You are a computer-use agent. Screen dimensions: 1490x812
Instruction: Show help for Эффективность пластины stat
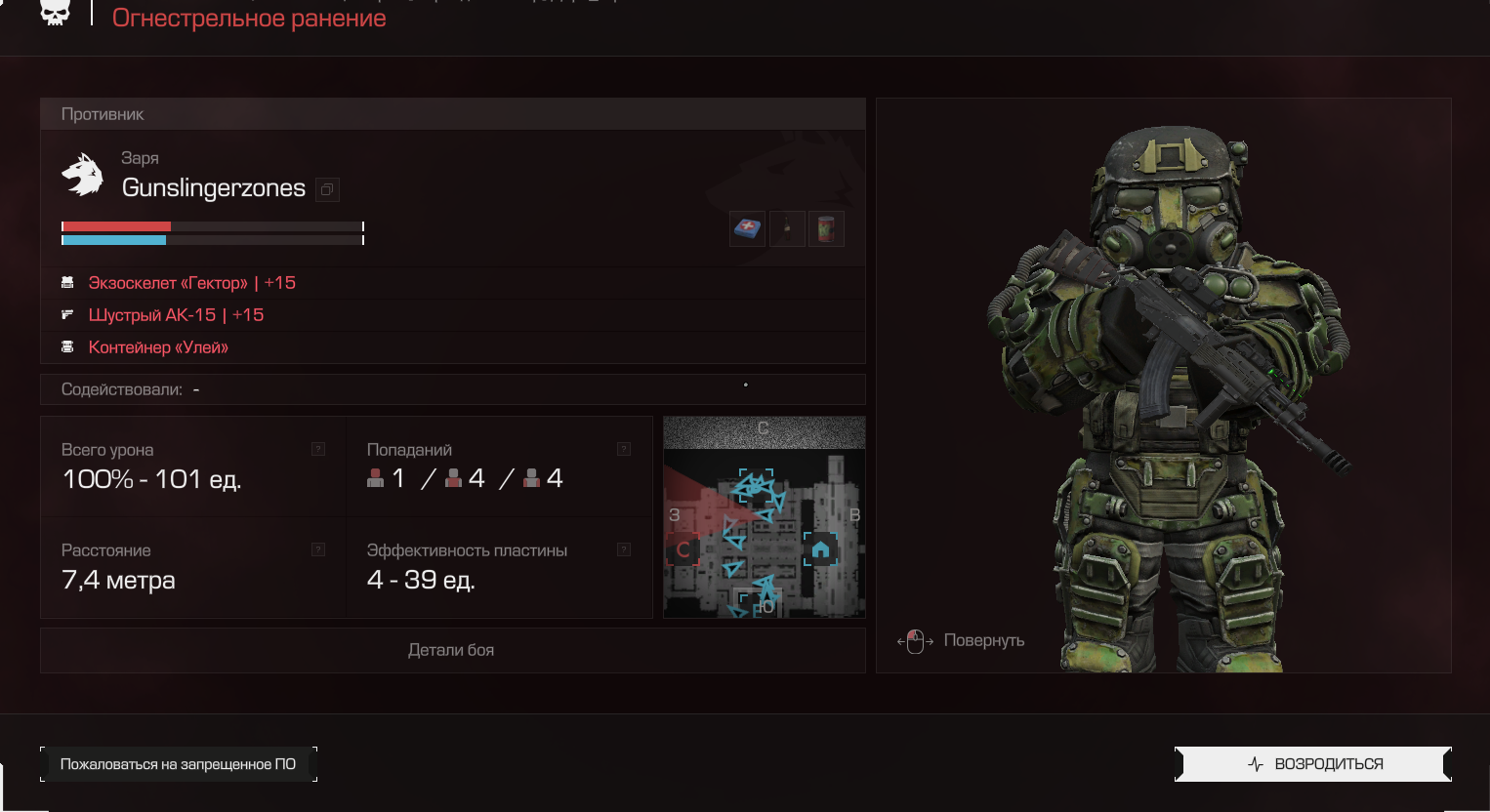click(624, 549)
